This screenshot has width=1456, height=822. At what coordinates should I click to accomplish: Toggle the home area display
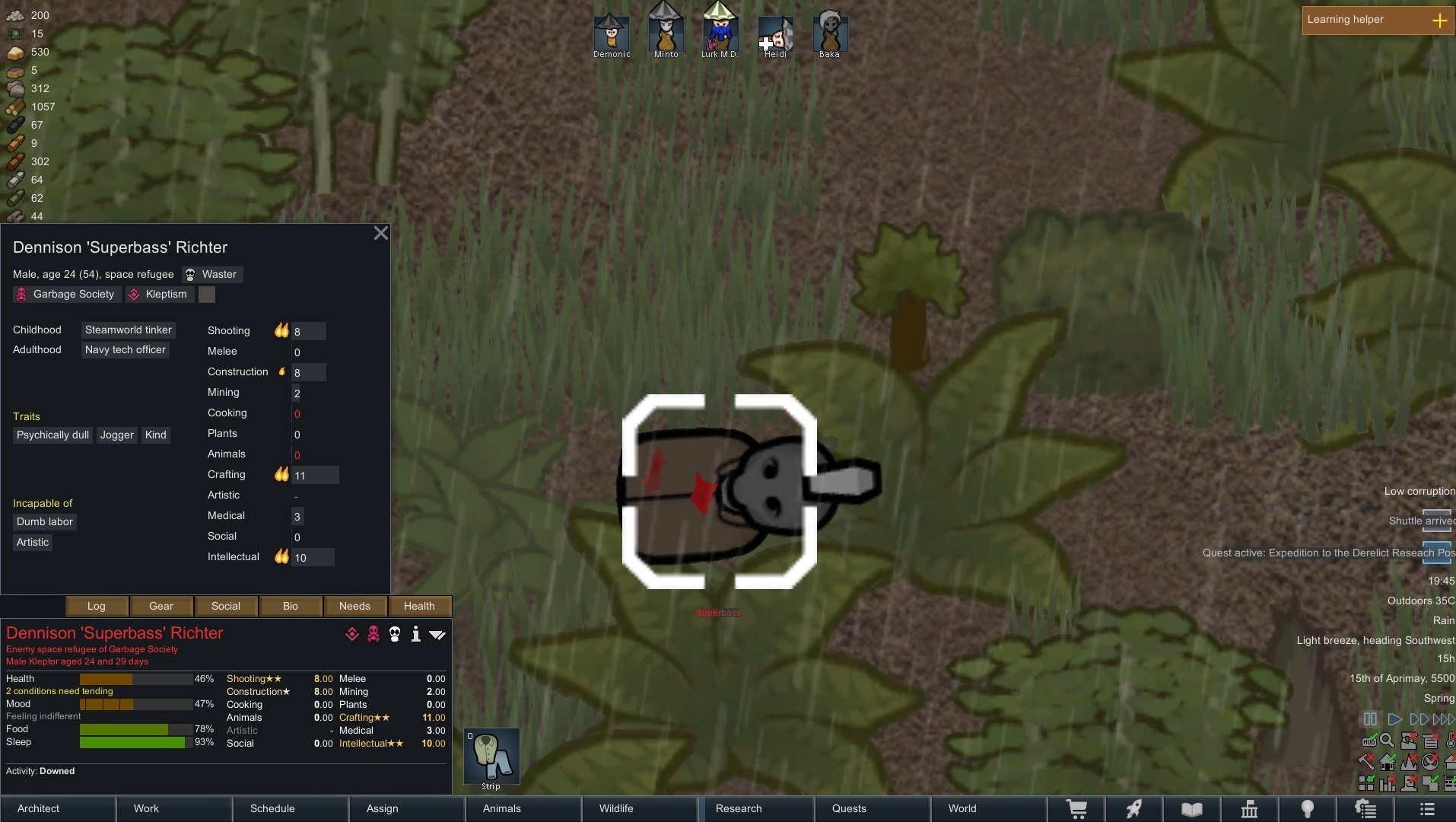click(x=1388, y=763)
